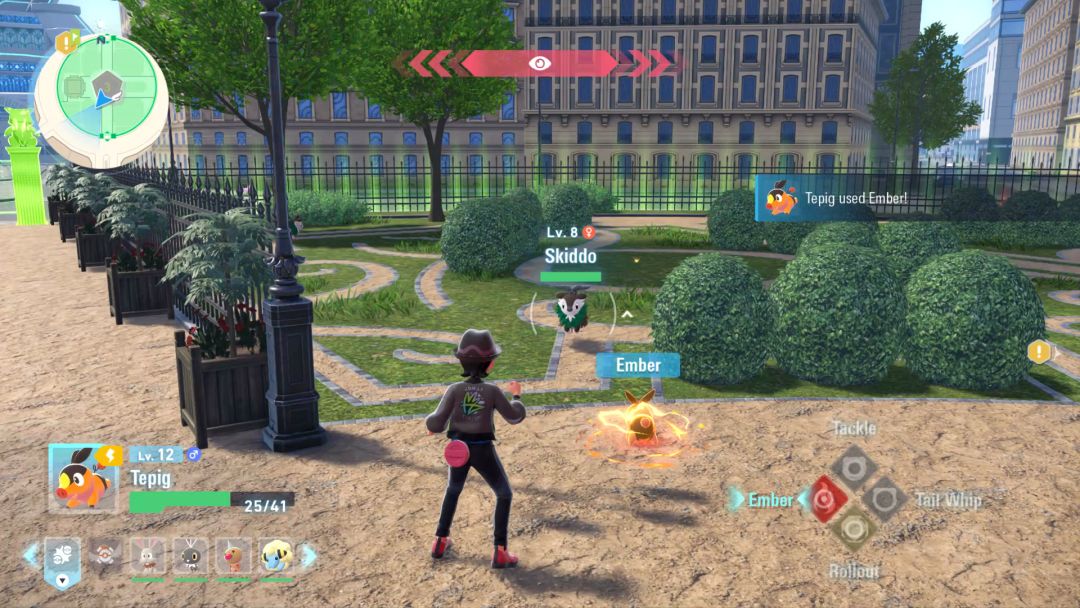
Task: Click the party bar's right arrow
Action: coord(309,555)
